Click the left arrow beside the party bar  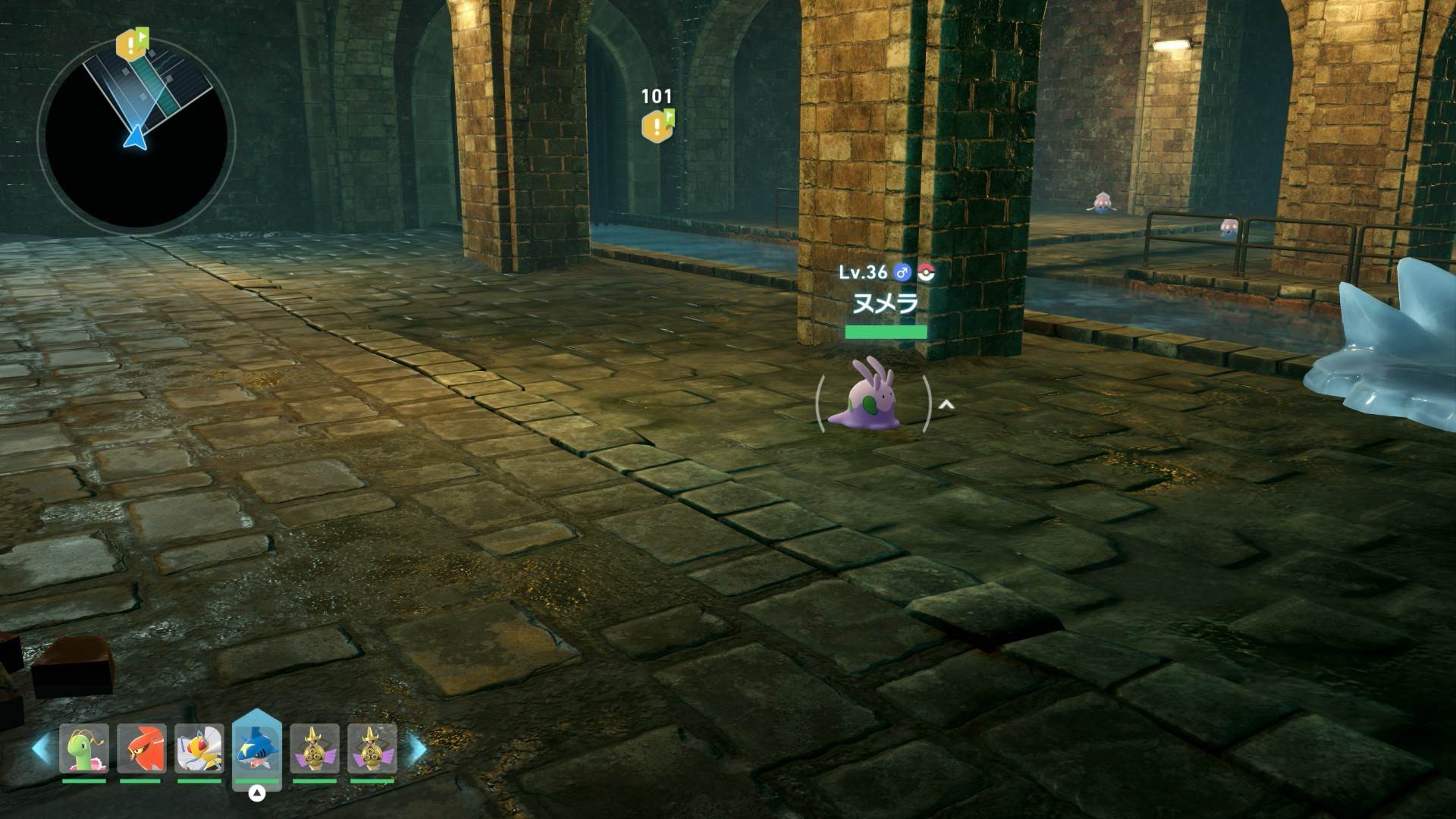click(41, 748)
